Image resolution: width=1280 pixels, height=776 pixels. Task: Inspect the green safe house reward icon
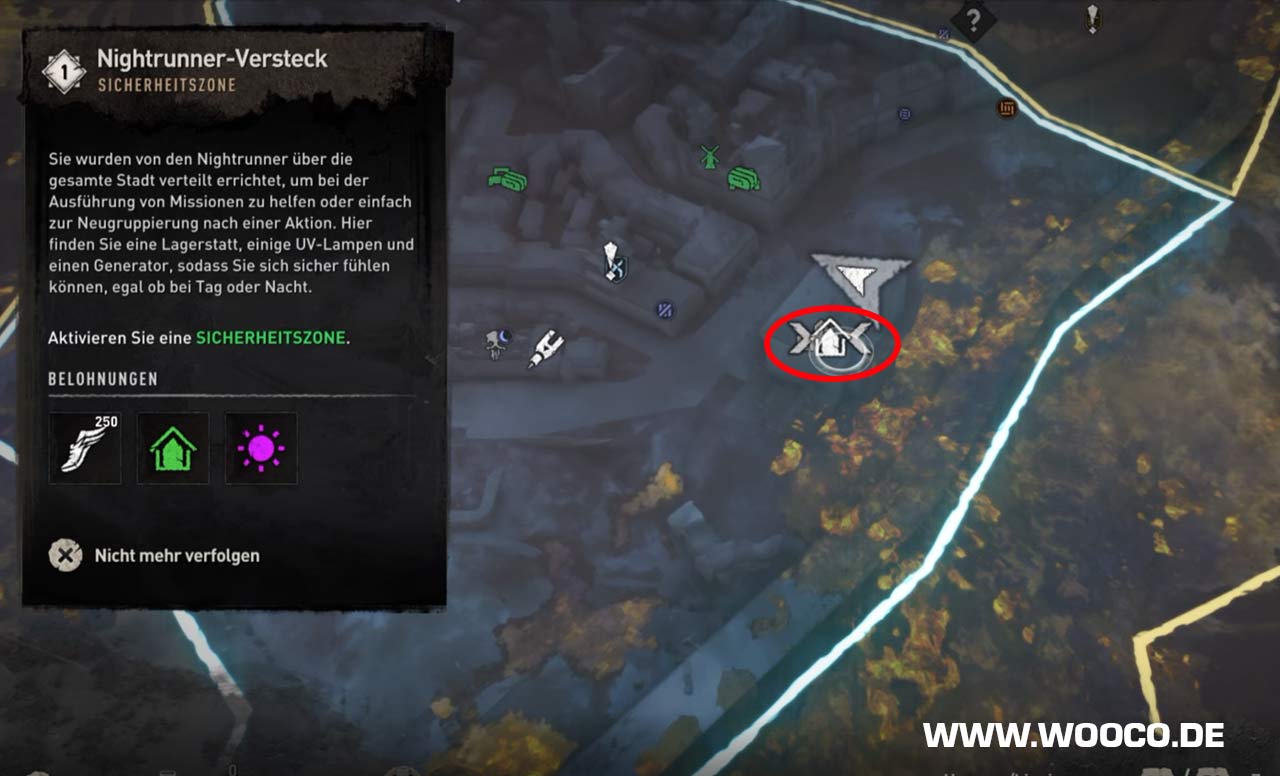coord(173,448)
